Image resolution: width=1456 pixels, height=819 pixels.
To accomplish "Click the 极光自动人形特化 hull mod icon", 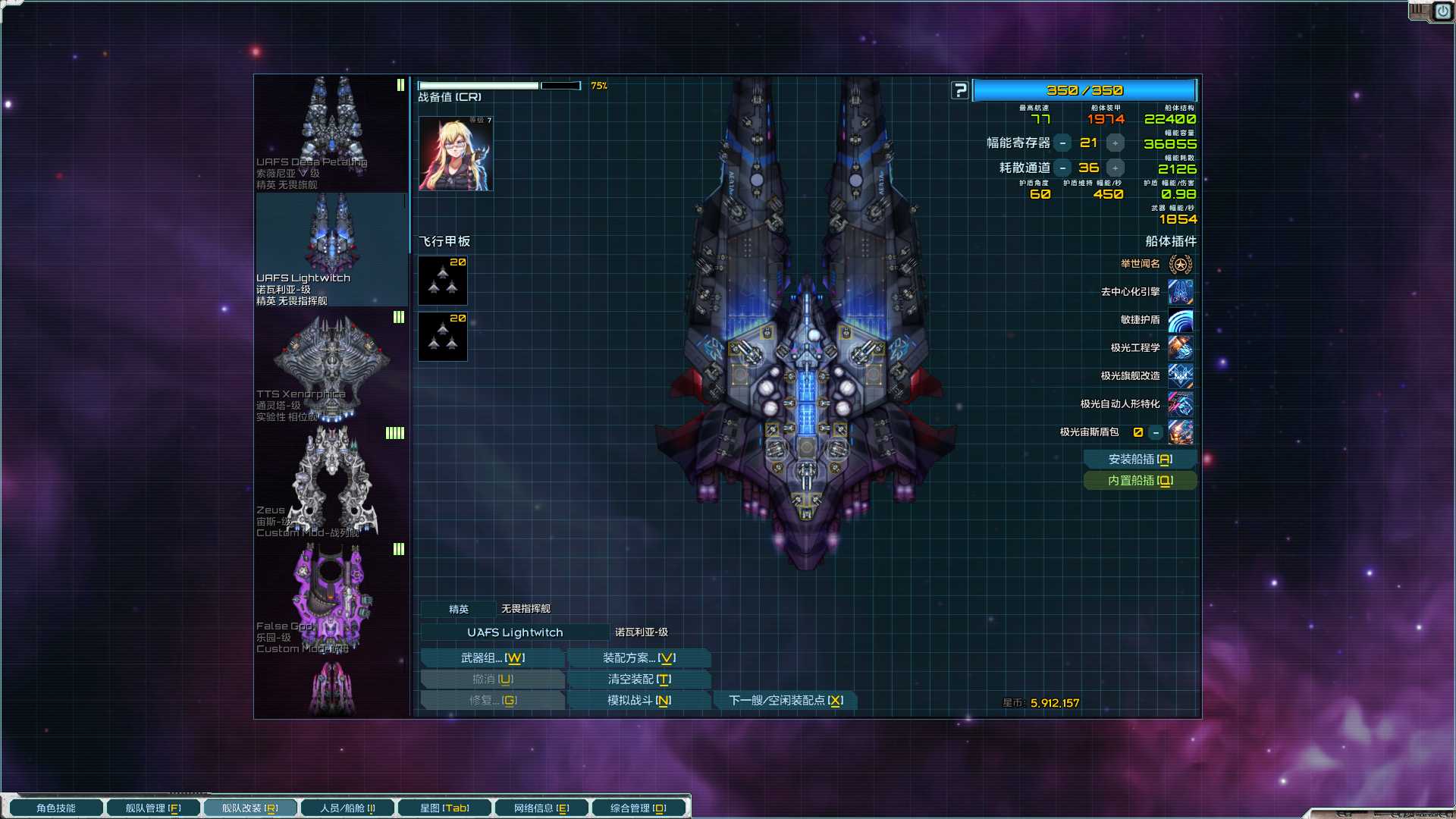I will point(1180,404).
